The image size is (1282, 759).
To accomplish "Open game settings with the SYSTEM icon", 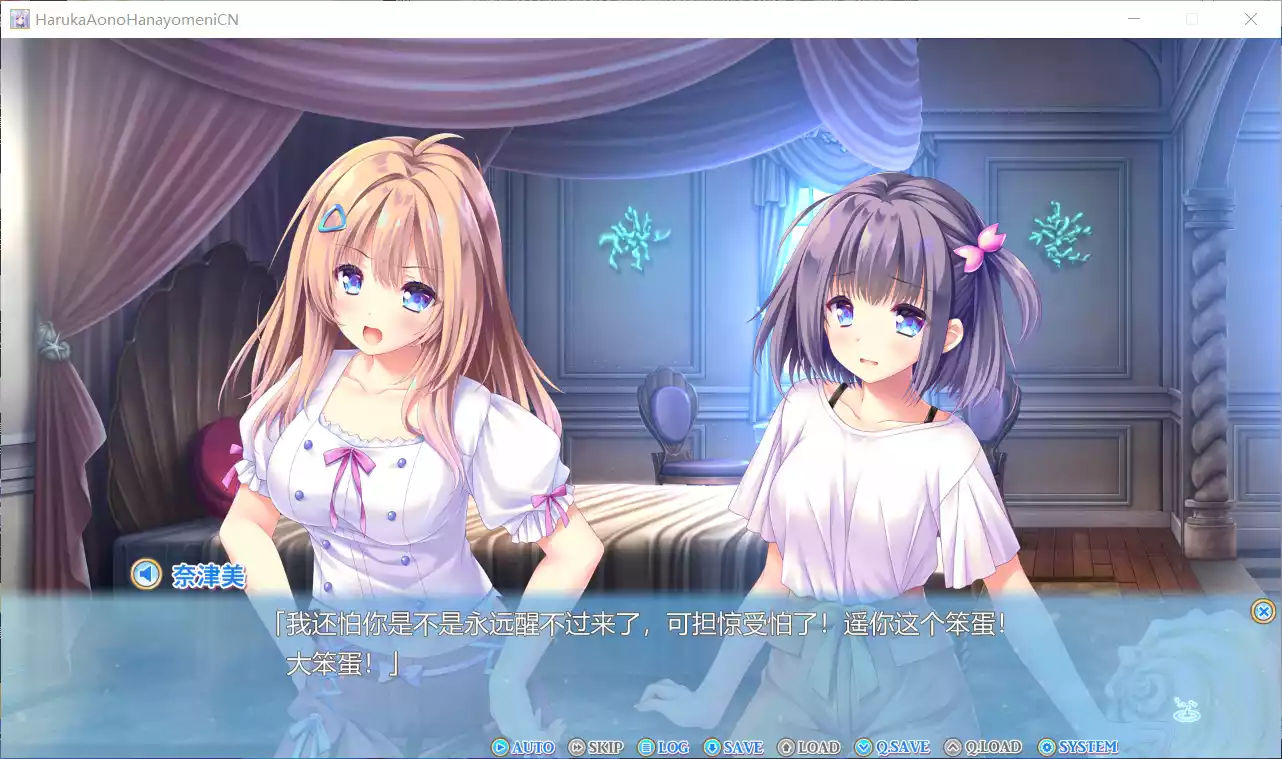I will (x=1045, y=746).
